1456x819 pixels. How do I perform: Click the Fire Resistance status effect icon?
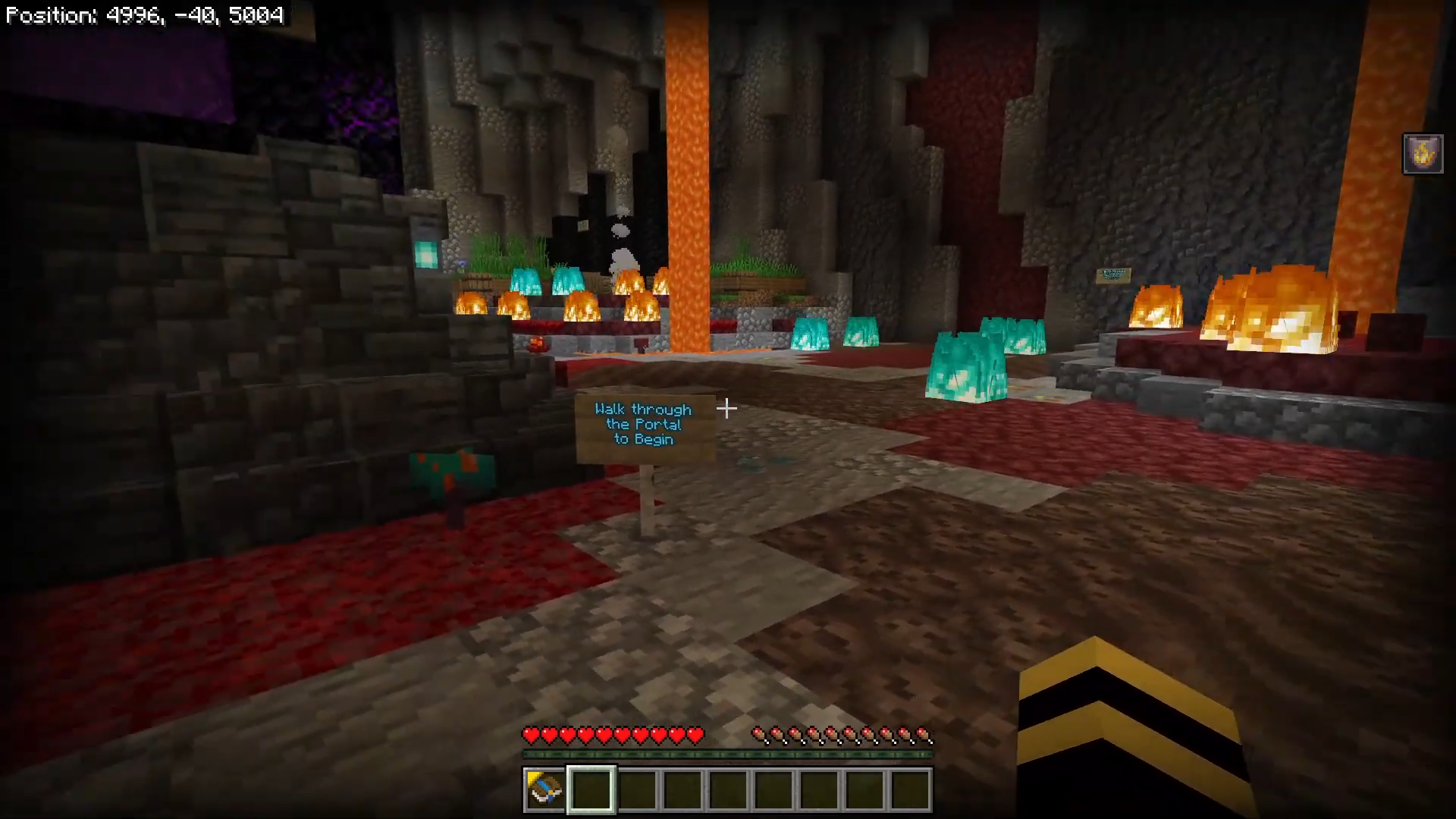pos(1423,155)
